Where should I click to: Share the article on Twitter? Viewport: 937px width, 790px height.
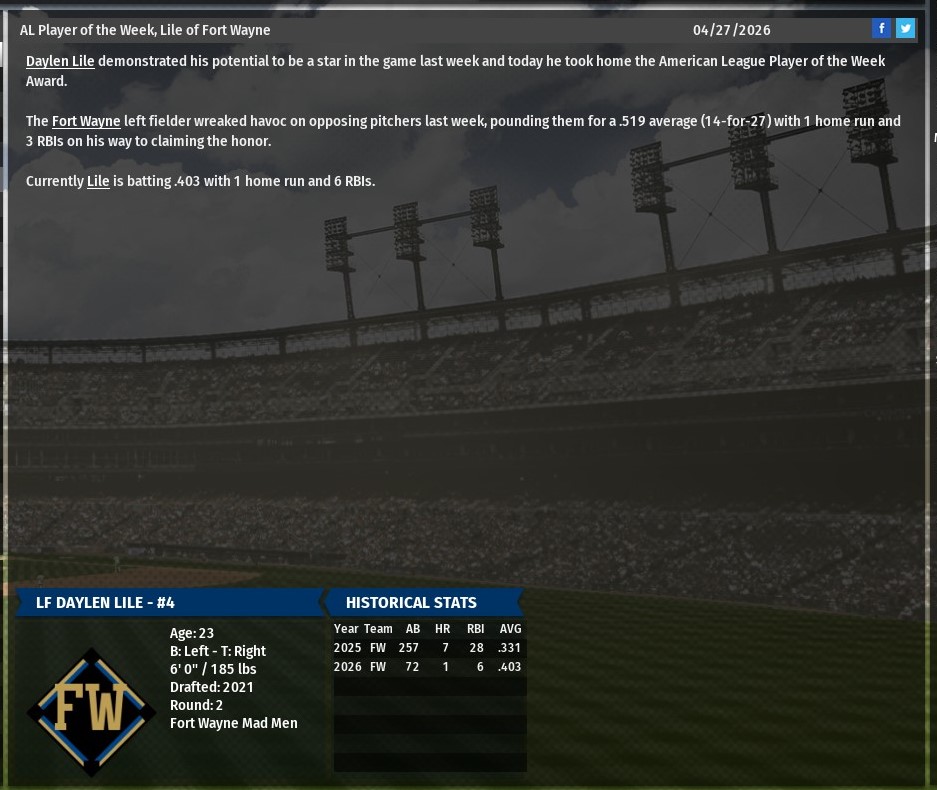pos(905,29)
